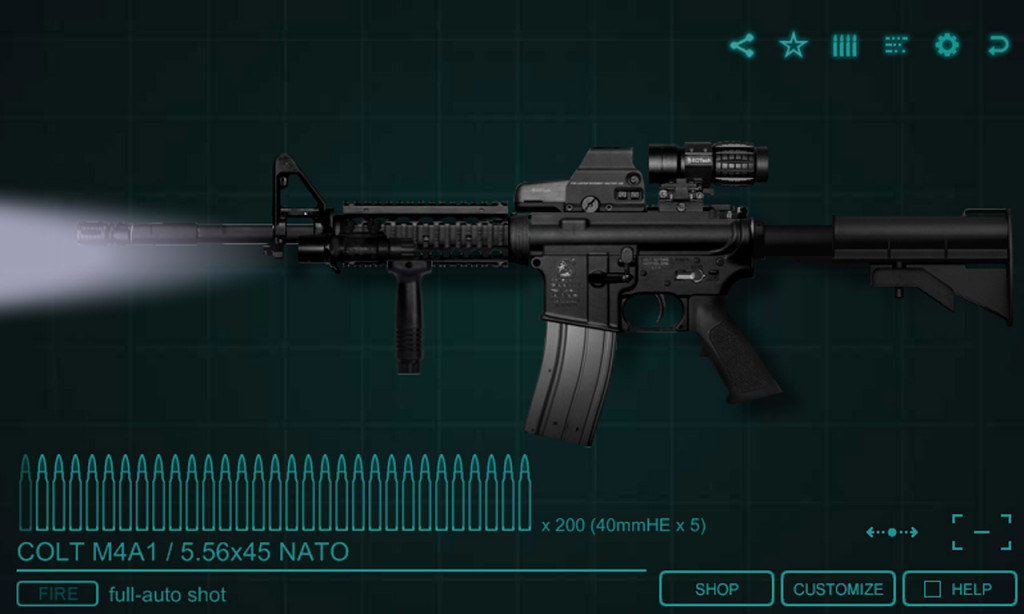The image size is (1024, 614).
Task: Open the SHOP
Action: [x=716, y=589]
